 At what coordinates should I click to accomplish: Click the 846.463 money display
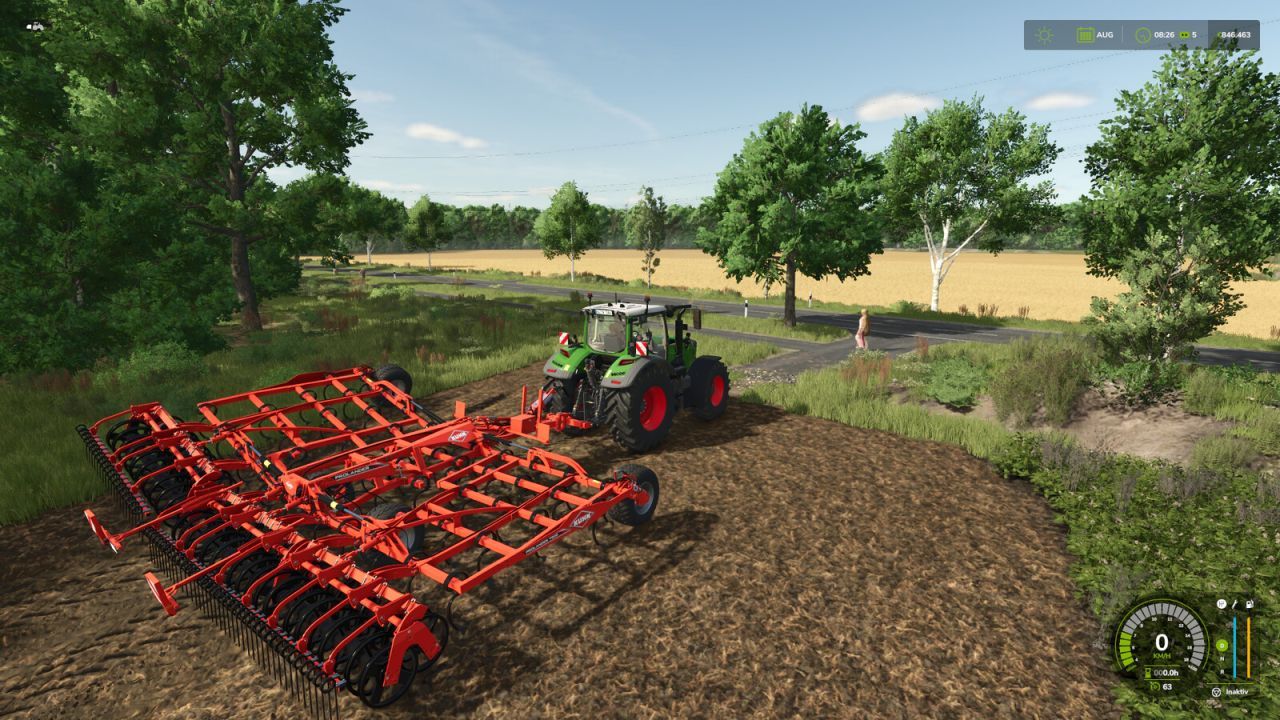(1235, 34)
